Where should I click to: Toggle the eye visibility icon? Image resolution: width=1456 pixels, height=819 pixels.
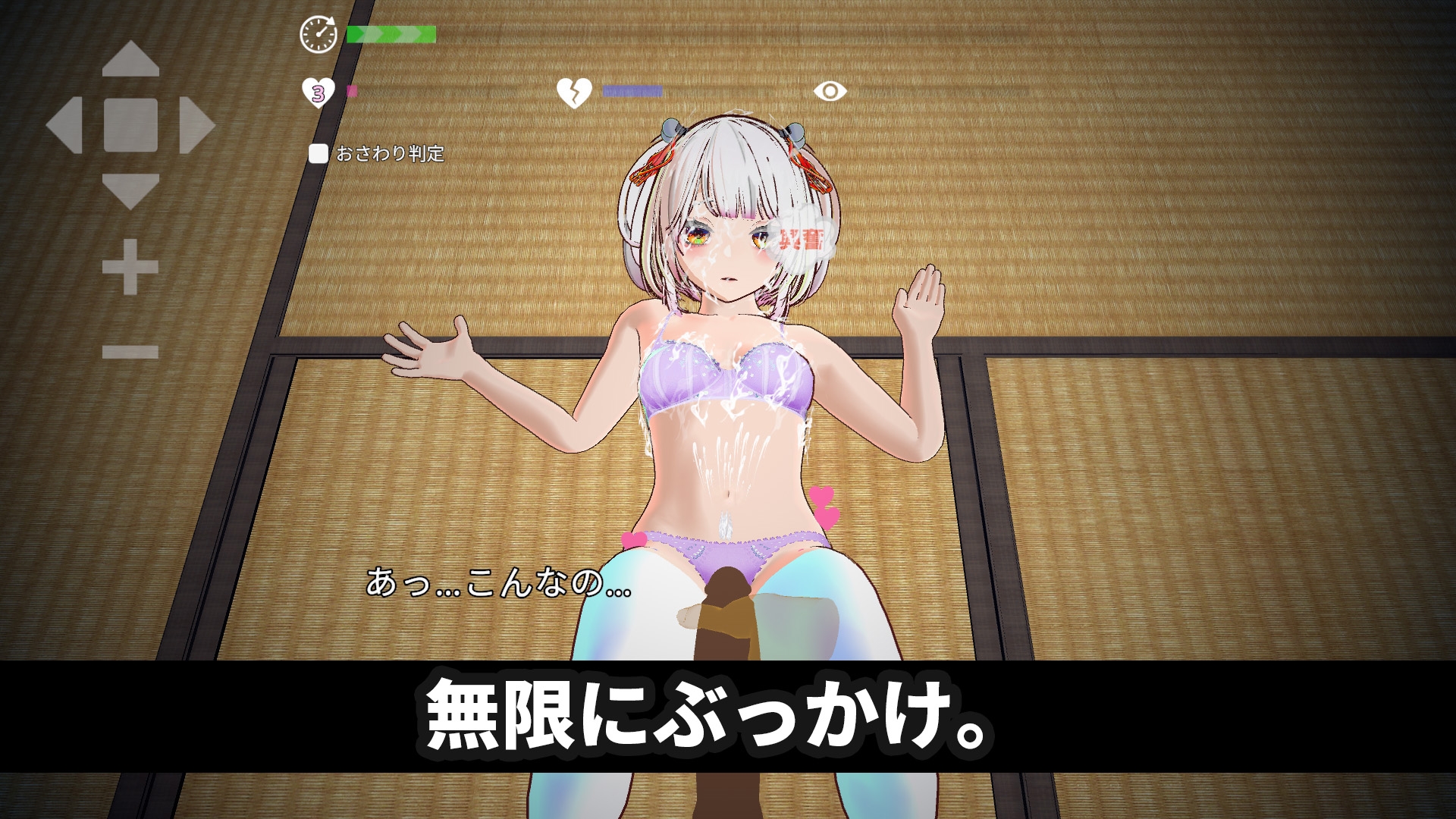830,91
